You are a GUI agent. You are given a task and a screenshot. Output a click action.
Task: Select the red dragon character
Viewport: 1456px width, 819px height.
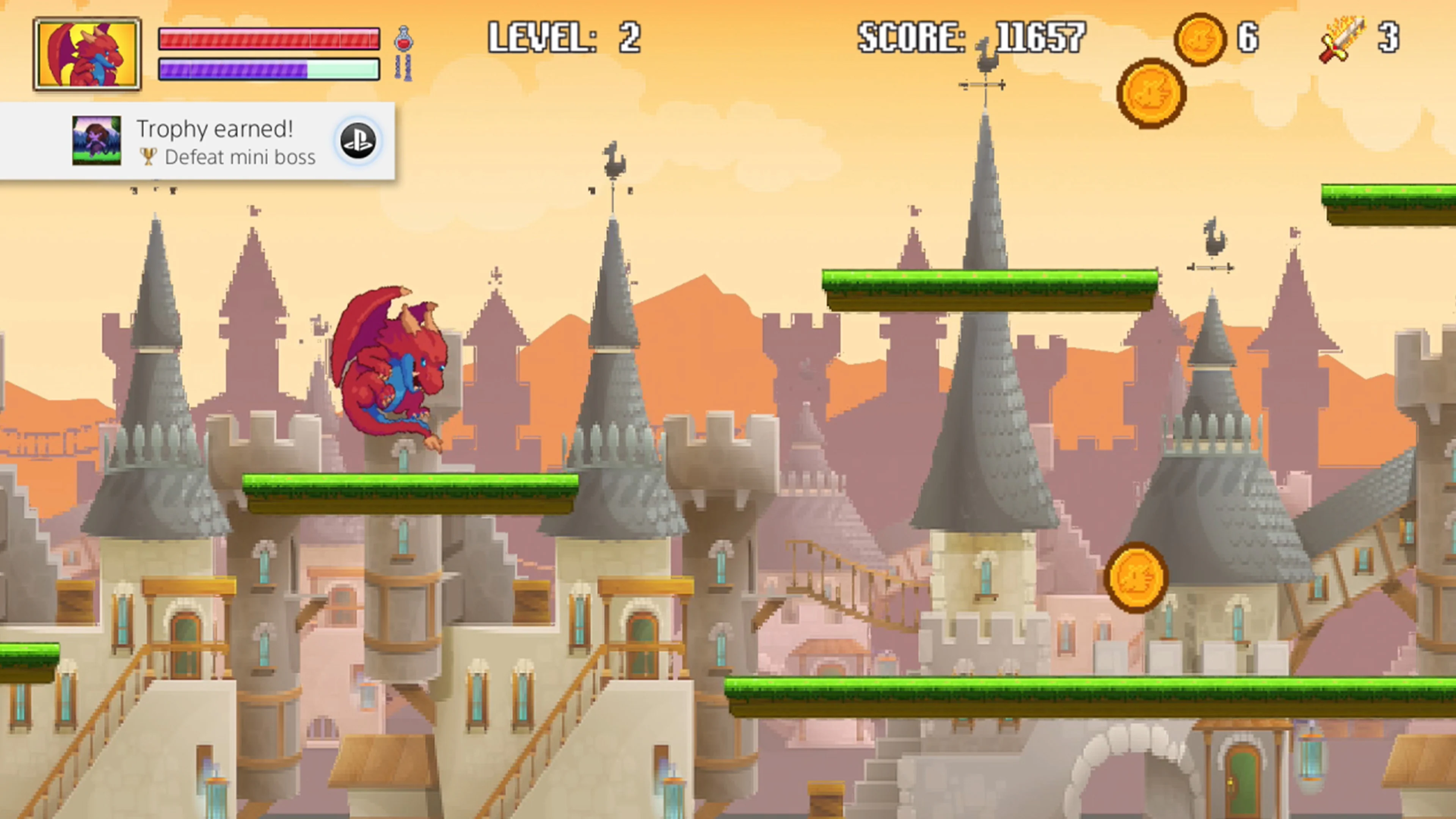pyautogui.click(x=390, y=367)
